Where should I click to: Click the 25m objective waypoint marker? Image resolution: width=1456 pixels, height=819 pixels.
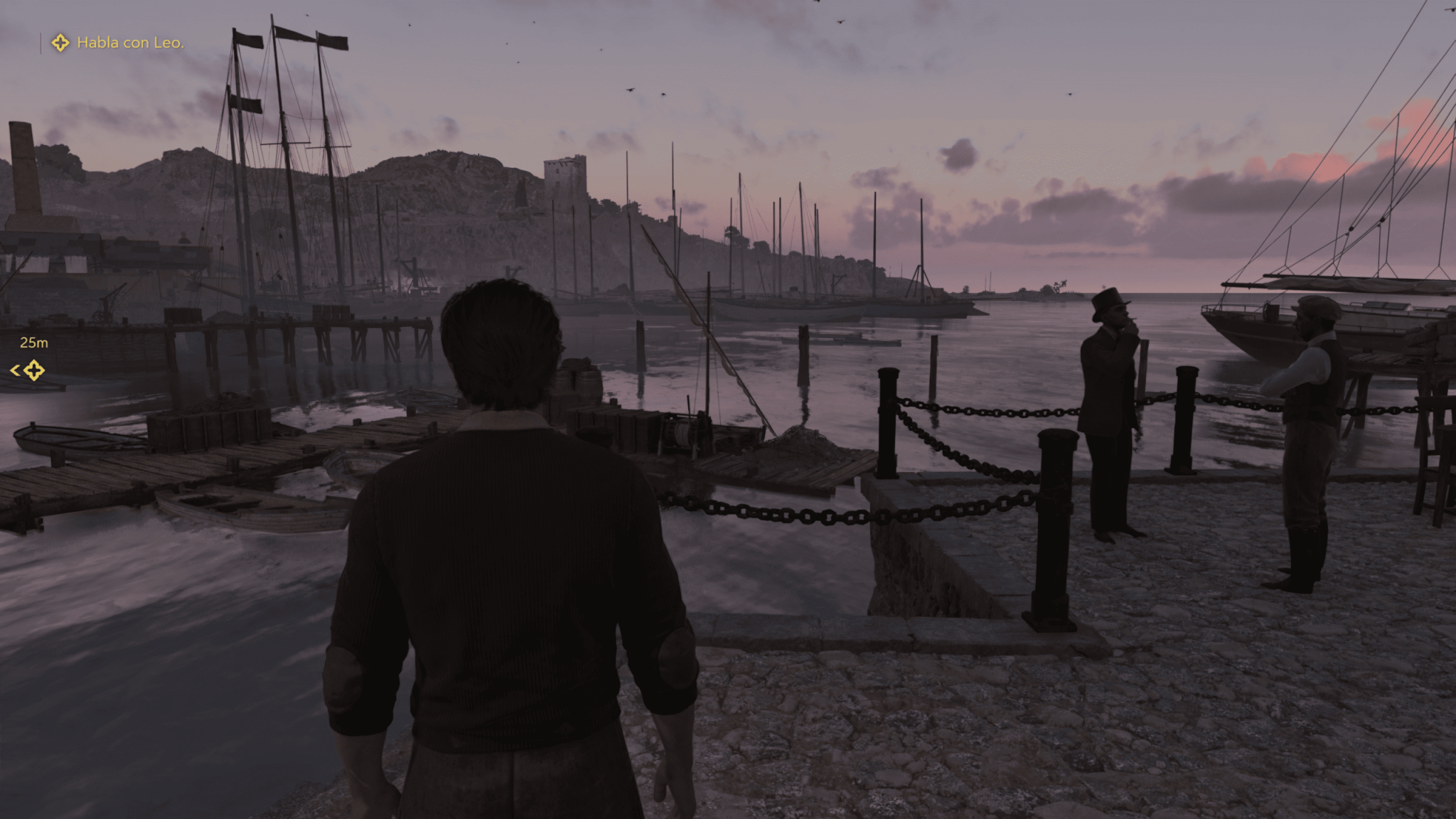point(33,370)
